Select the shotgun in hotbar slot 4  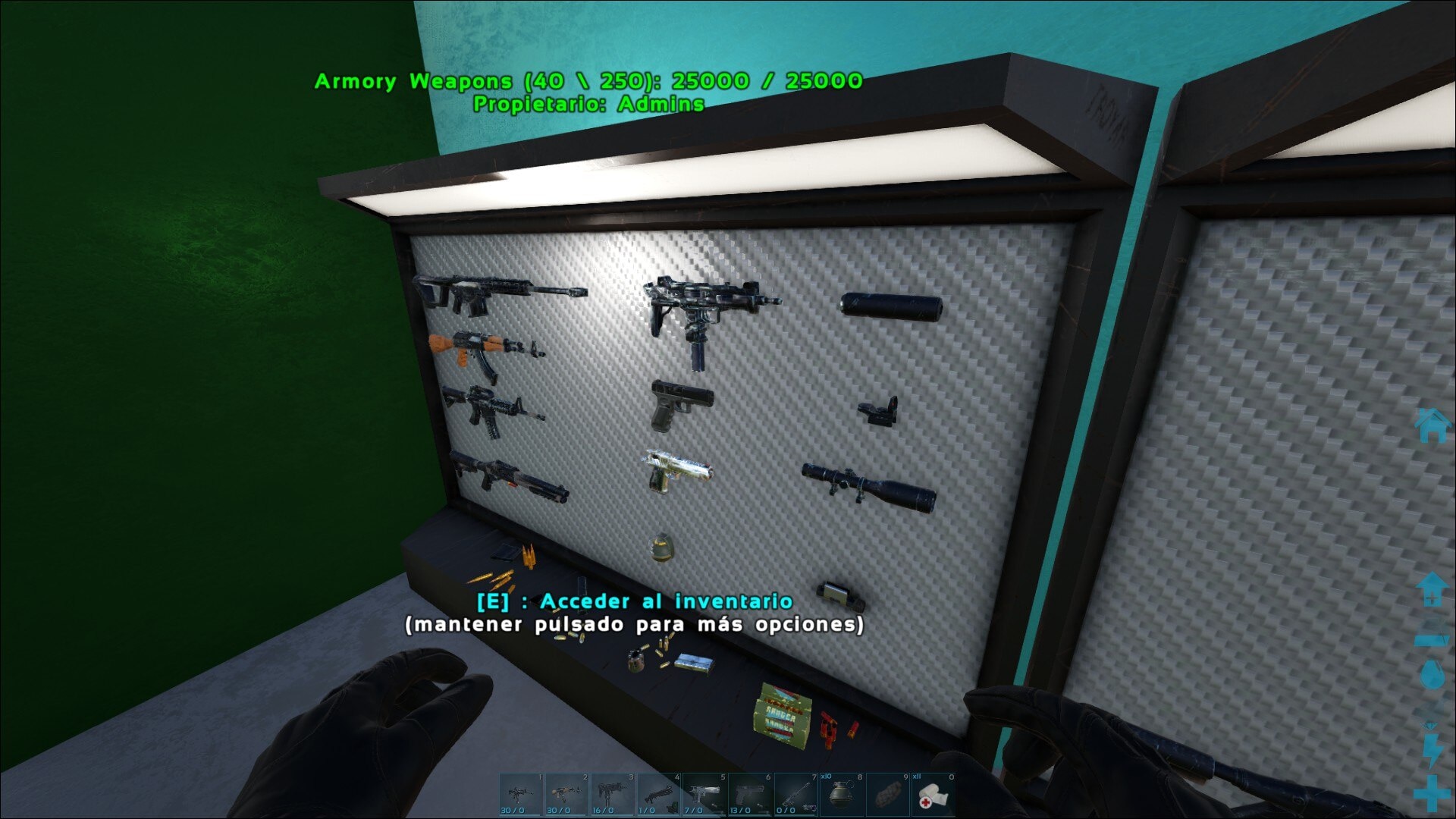point(658,795)
